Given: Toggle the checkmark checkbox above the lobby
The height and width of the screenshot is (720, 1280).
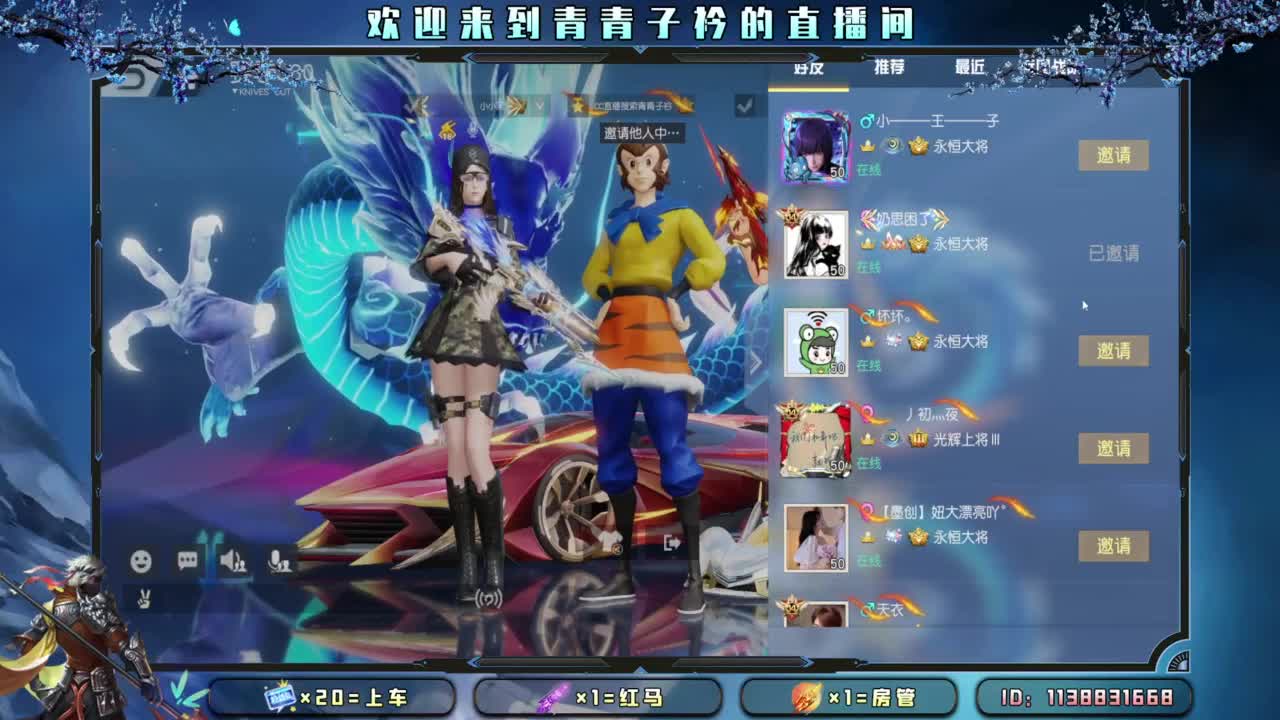Looking at the screenshot, I should pos(742,106).
